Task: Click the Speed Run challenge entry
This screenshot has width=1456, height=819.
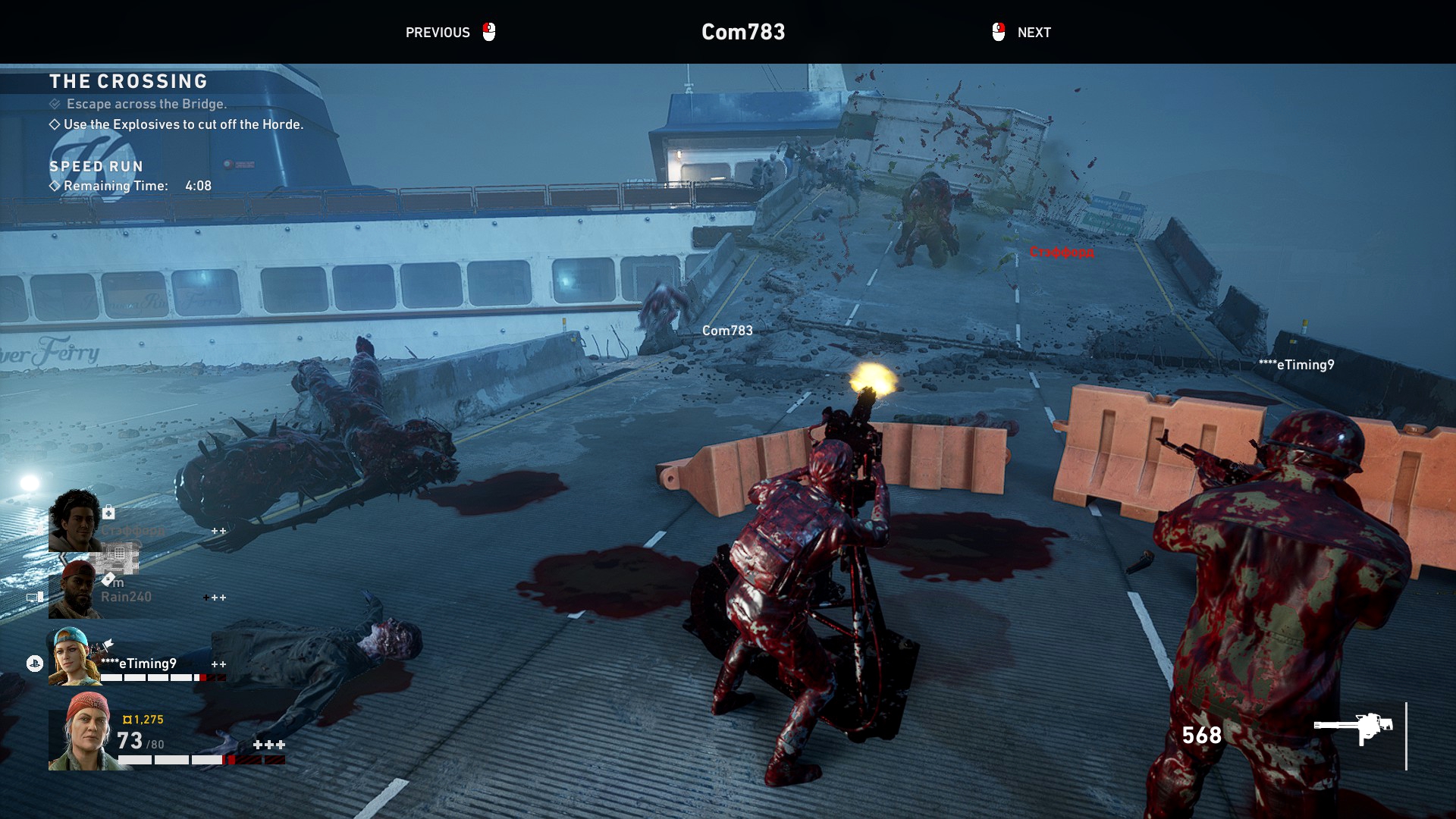Action: point(96,166)
